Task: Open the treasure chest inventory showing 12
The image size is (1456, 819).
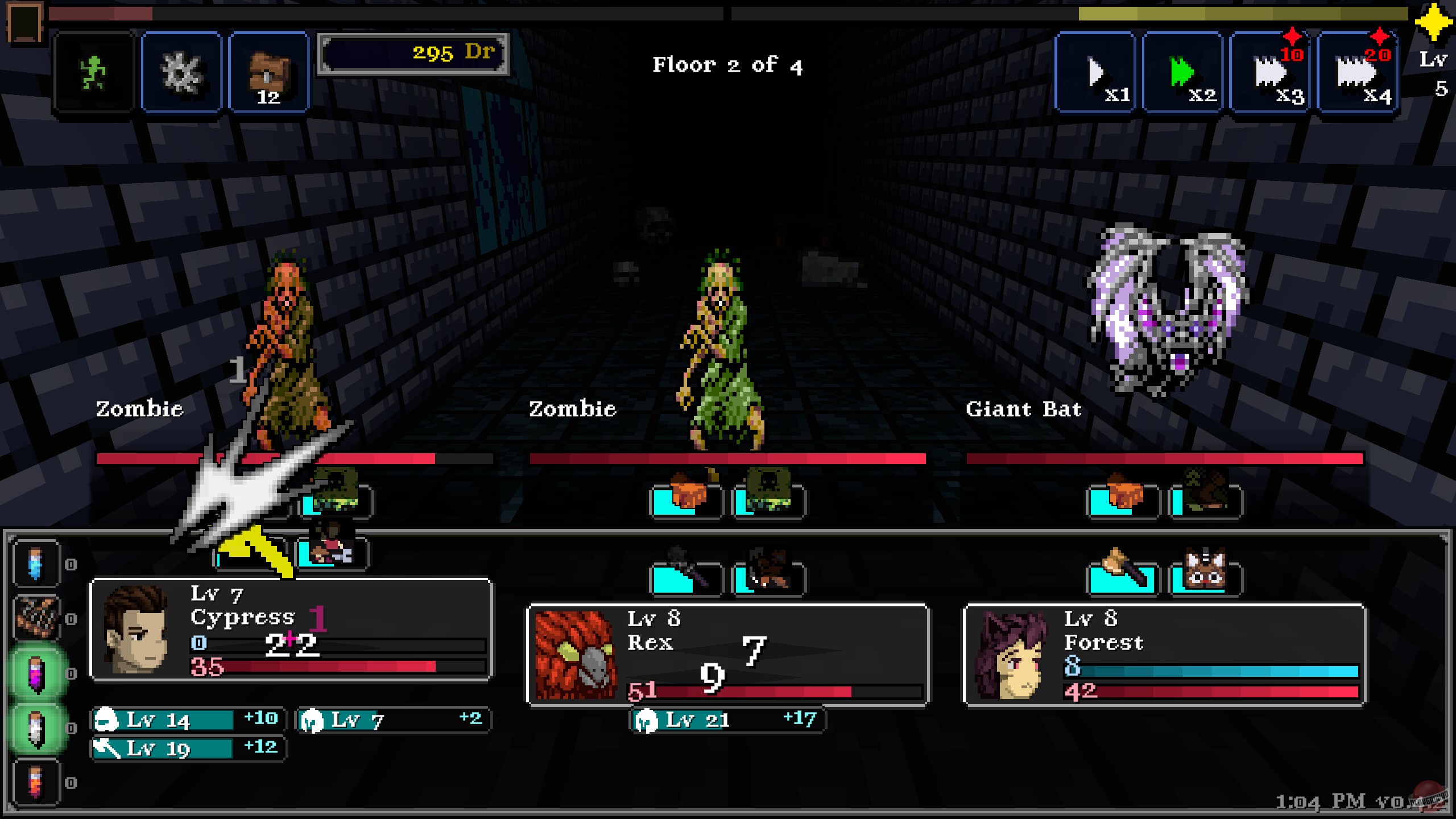Action: [267, 73]
